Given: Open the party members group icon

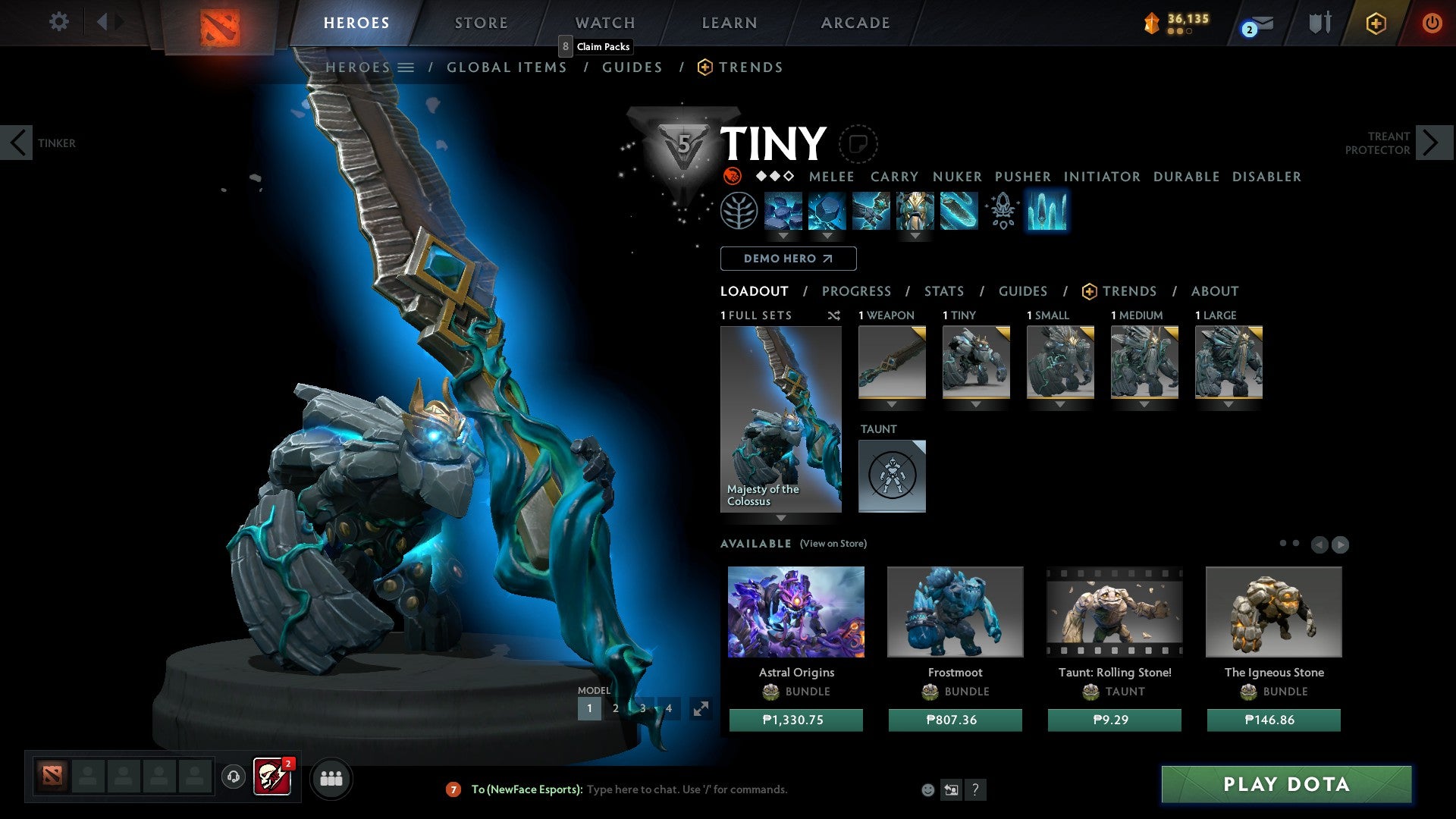Looking at the screenshot, I should pyautogui.click(x=331, y=778).
